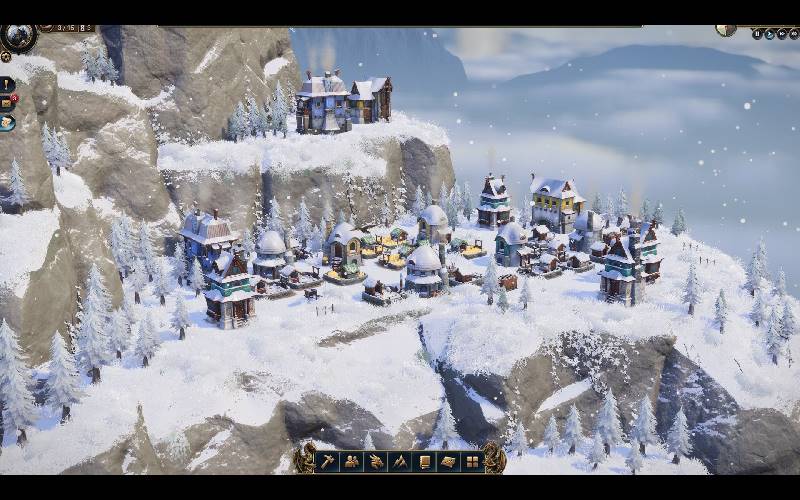Set game to normal play speed
The image size is (800, 500).
coord(769,33)
